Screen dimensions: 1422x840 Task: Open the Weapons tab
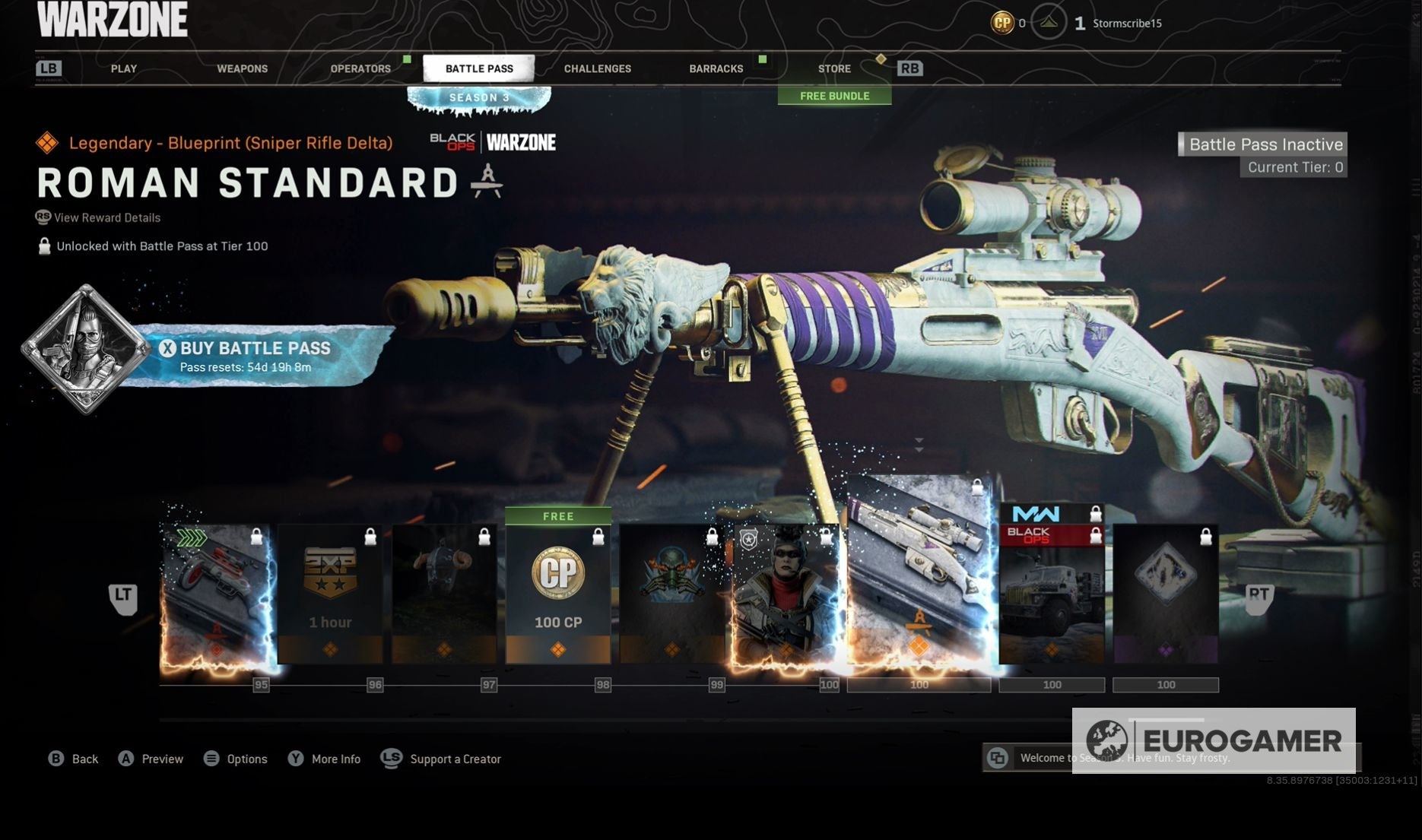242,68
